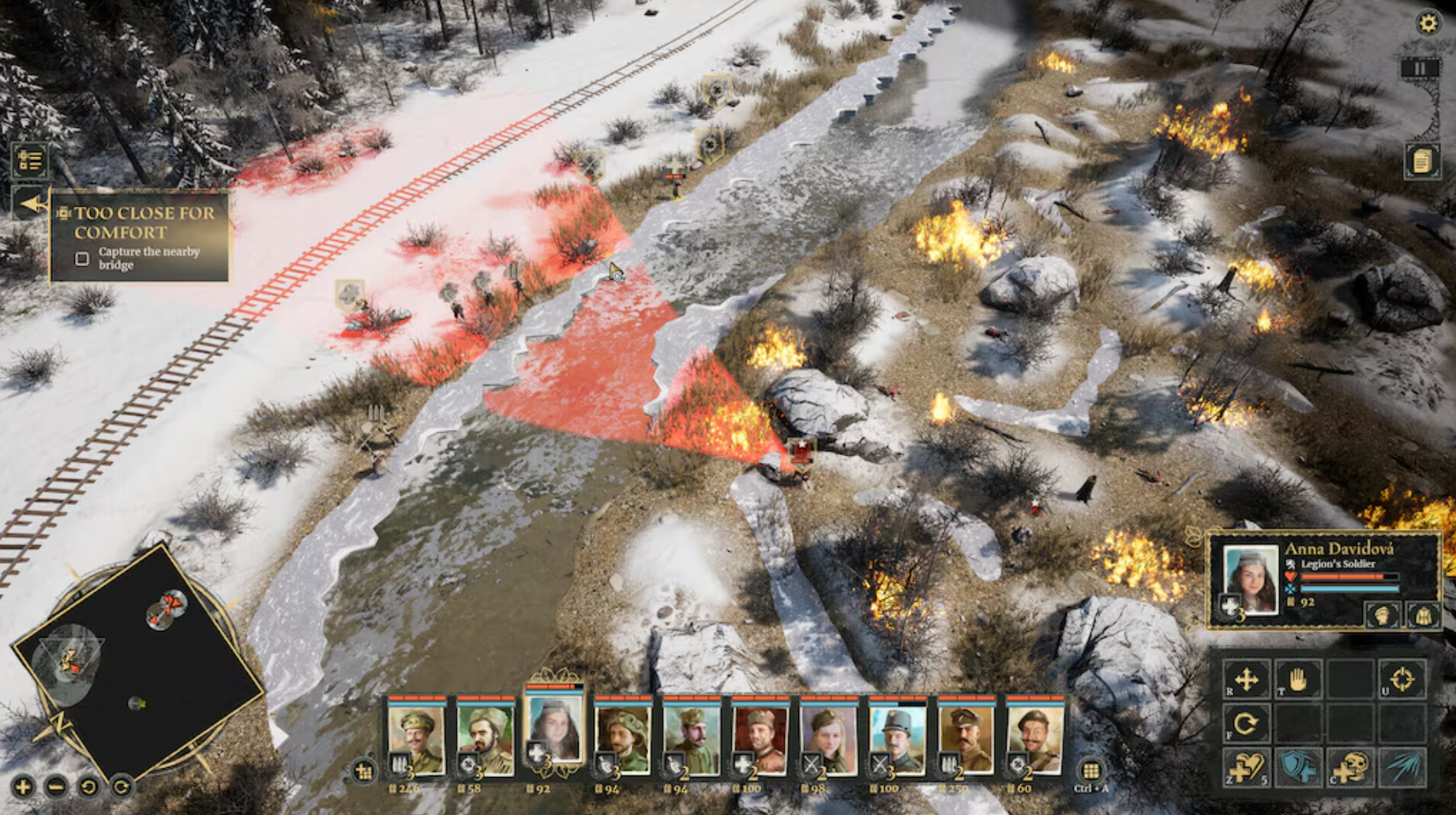Use the heart-with-plus heal ability
The width and height of the screenshot is (1456, 815).
1246,767
